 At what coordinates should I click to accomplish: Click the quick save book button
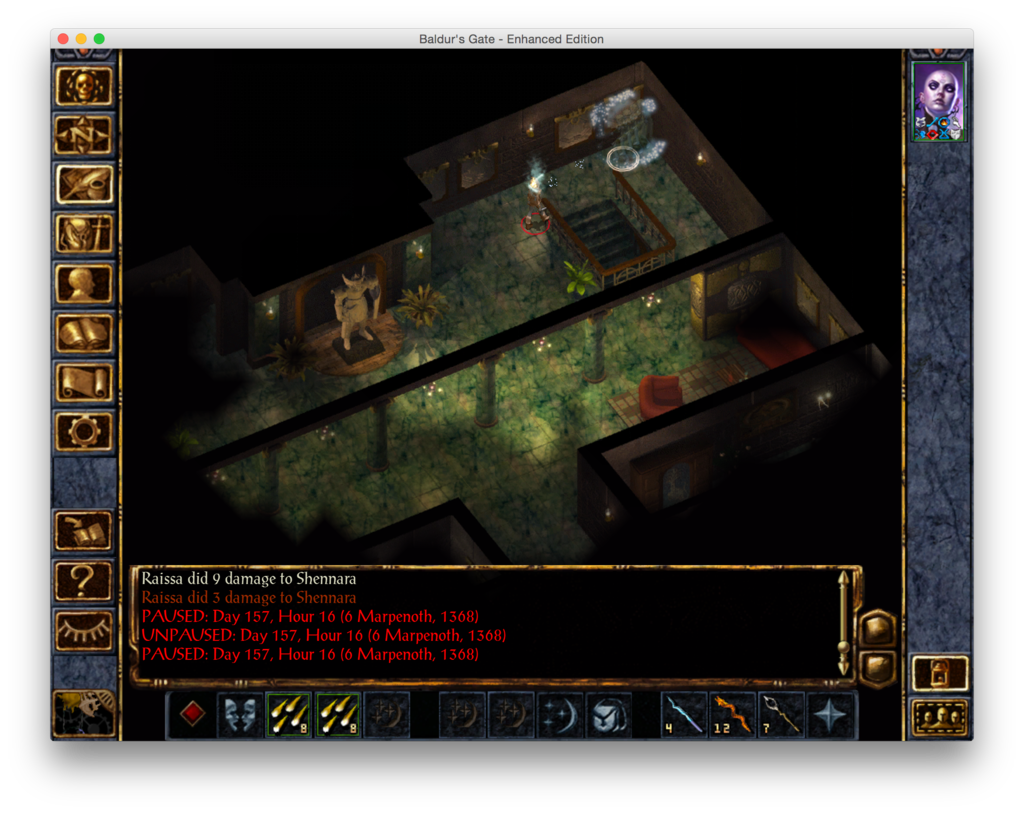point(85,530)
